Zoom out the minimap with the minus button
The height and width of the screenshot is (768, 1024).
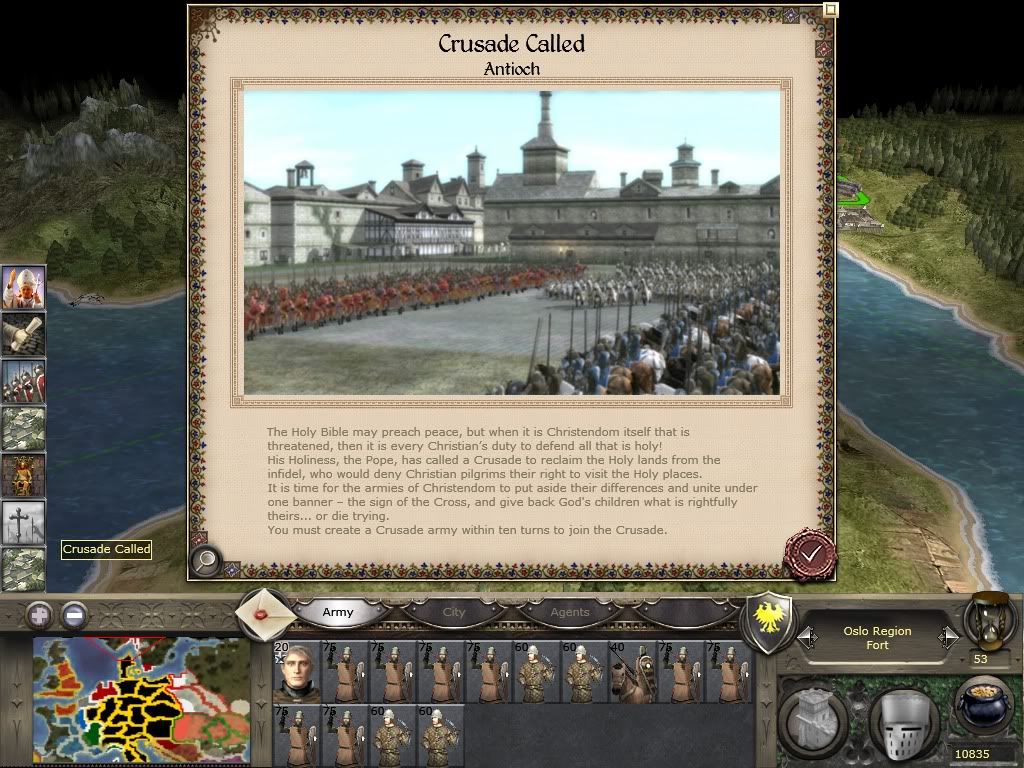pyautogui.click(x=73, y=614)
